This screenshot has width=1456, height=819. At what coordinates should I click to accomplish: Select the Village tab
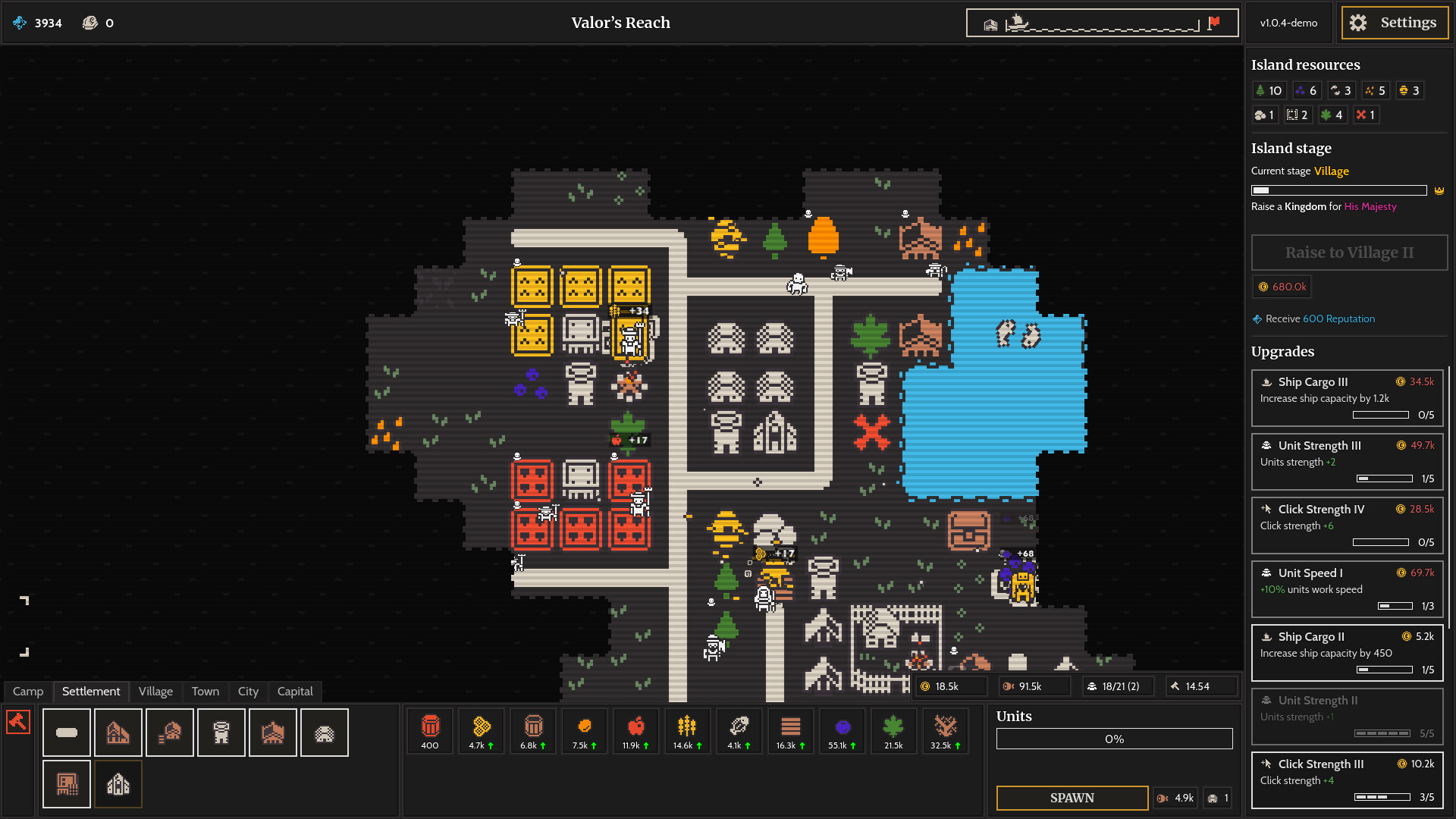pos(155,691)
